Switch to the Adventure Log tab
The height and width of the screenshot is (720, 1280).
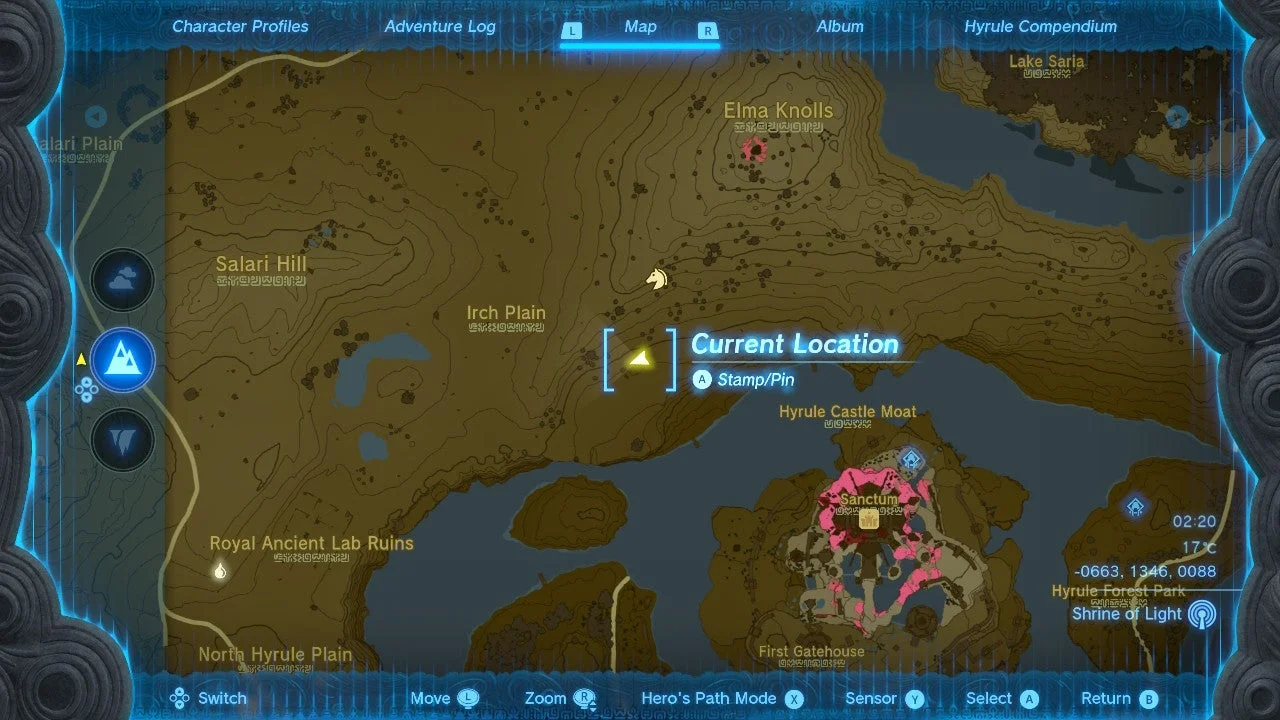point(440,26)
